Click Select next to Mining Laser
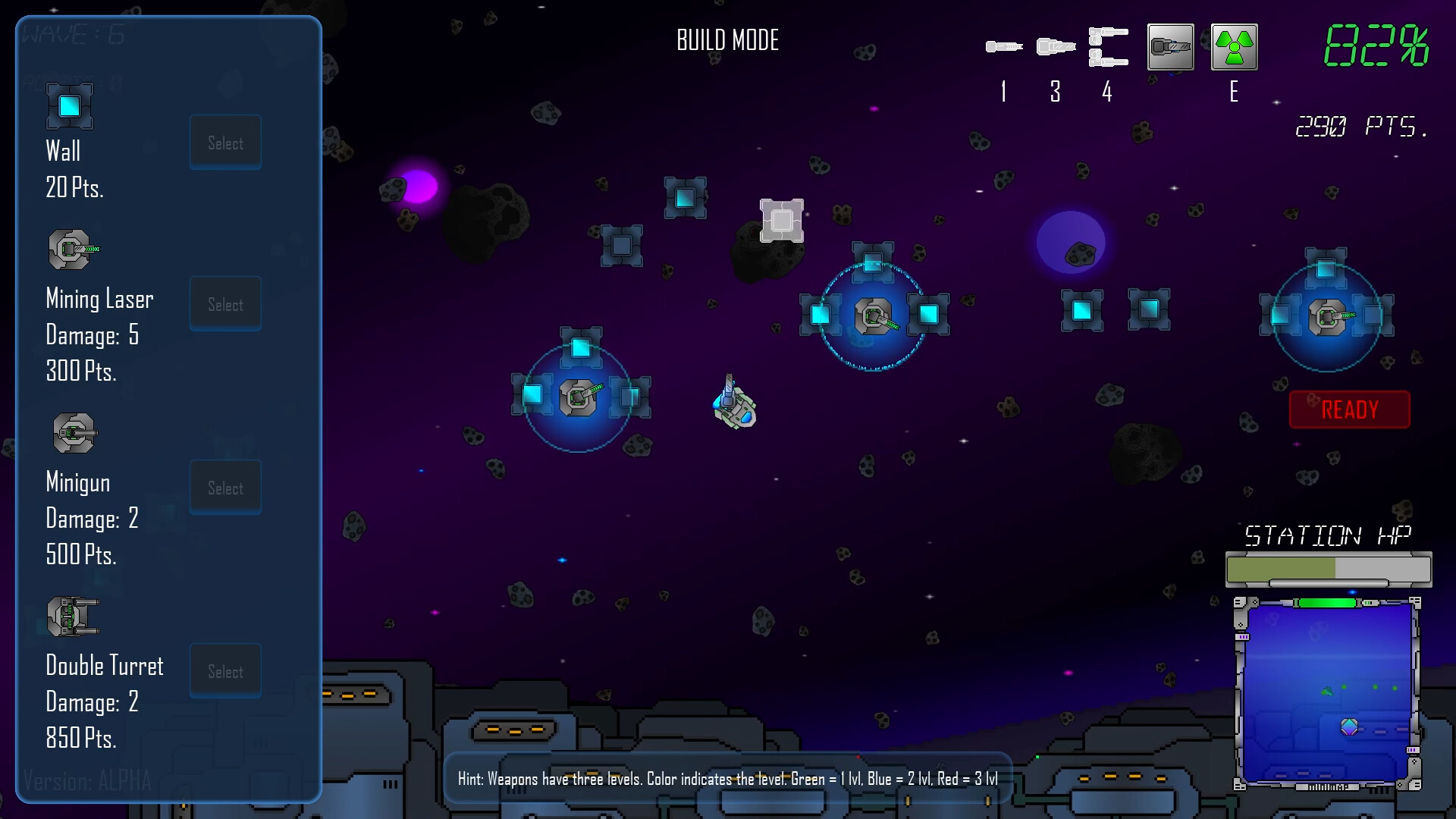The image size is (1456, 819). 225,303
